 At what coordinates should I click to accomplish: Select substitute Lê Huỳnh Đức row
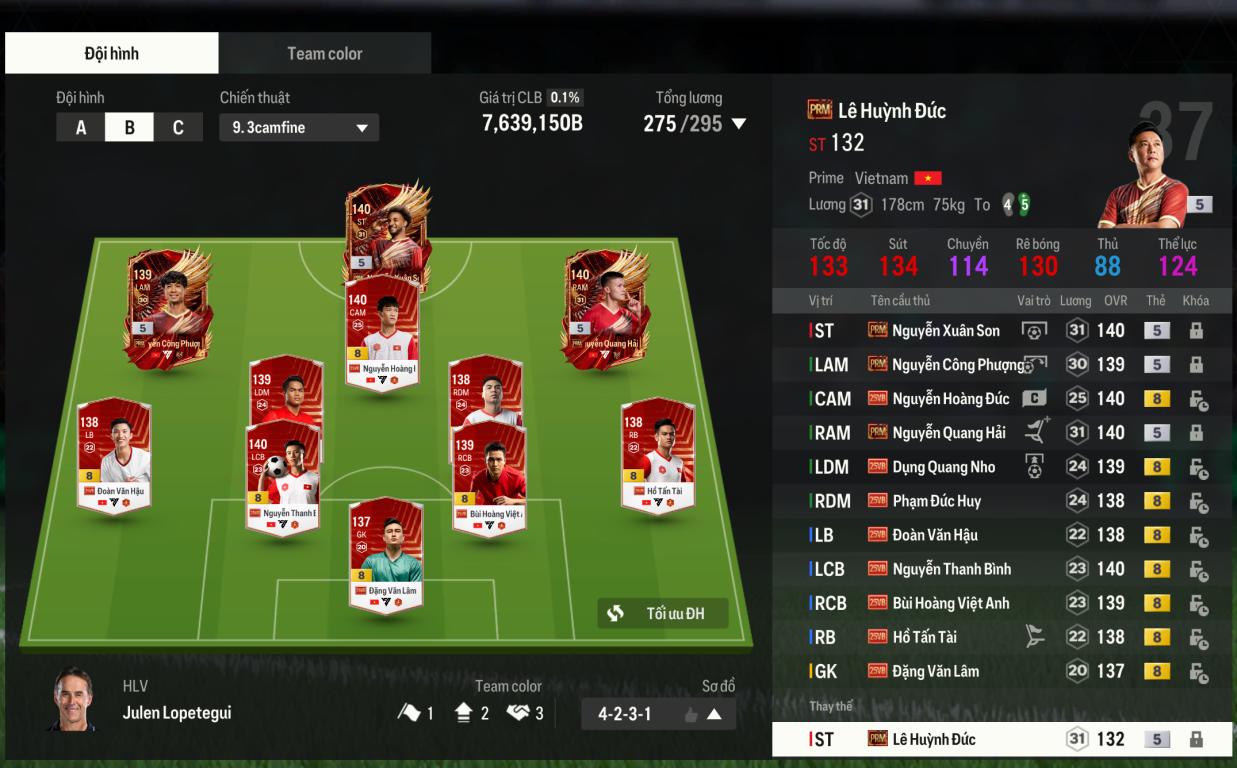pos(933,740)
